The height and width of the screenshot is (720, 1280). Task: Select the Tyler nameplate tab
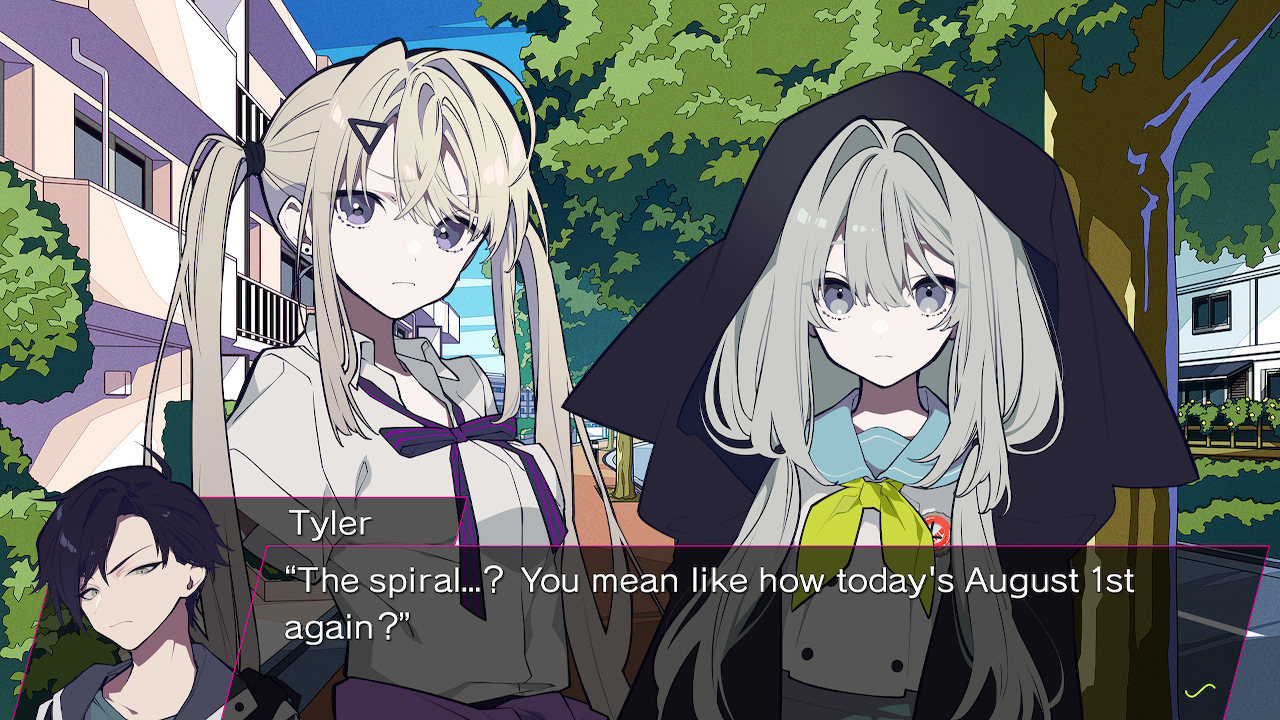point(330,520)
